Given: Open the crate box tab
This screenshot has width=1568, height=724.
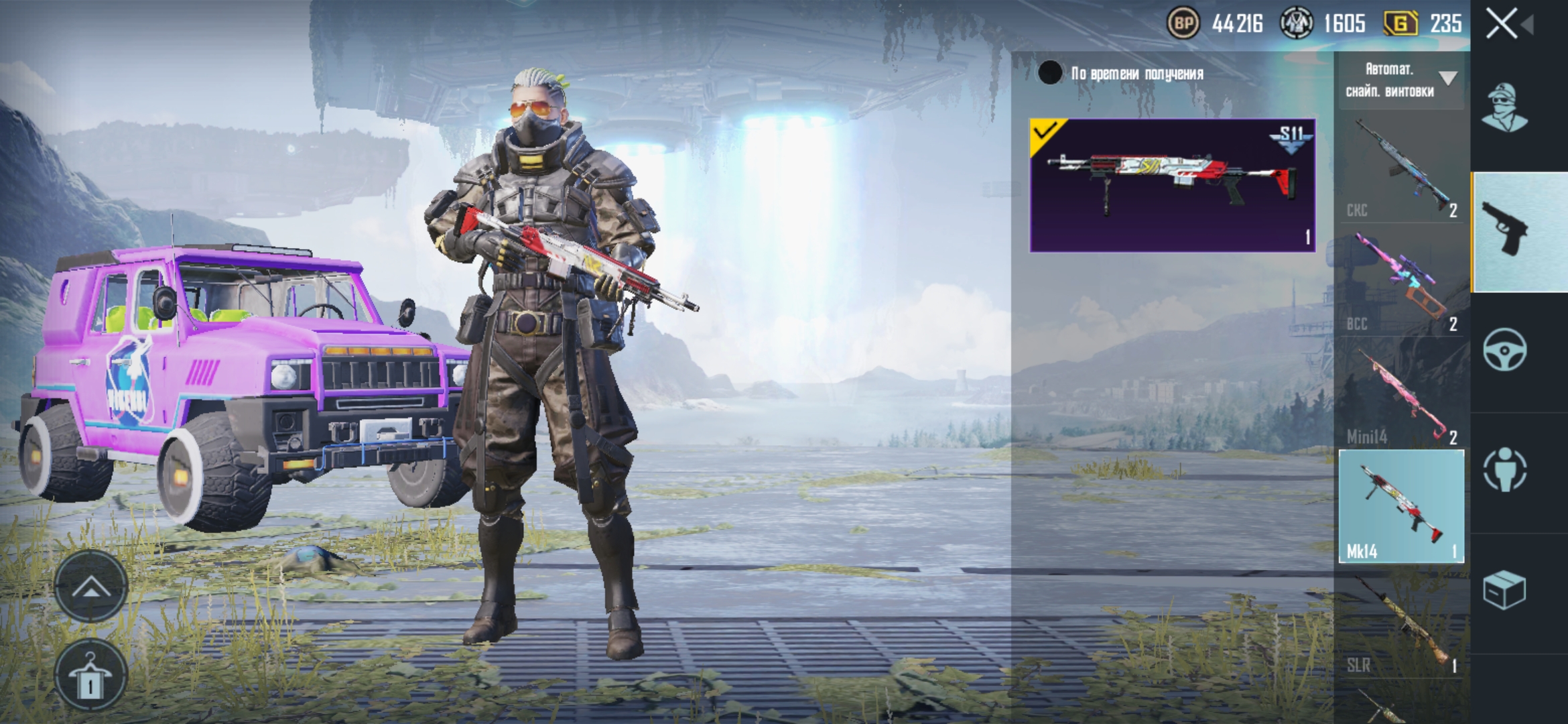Looking at the screenshot, I should coord(1505,590).
